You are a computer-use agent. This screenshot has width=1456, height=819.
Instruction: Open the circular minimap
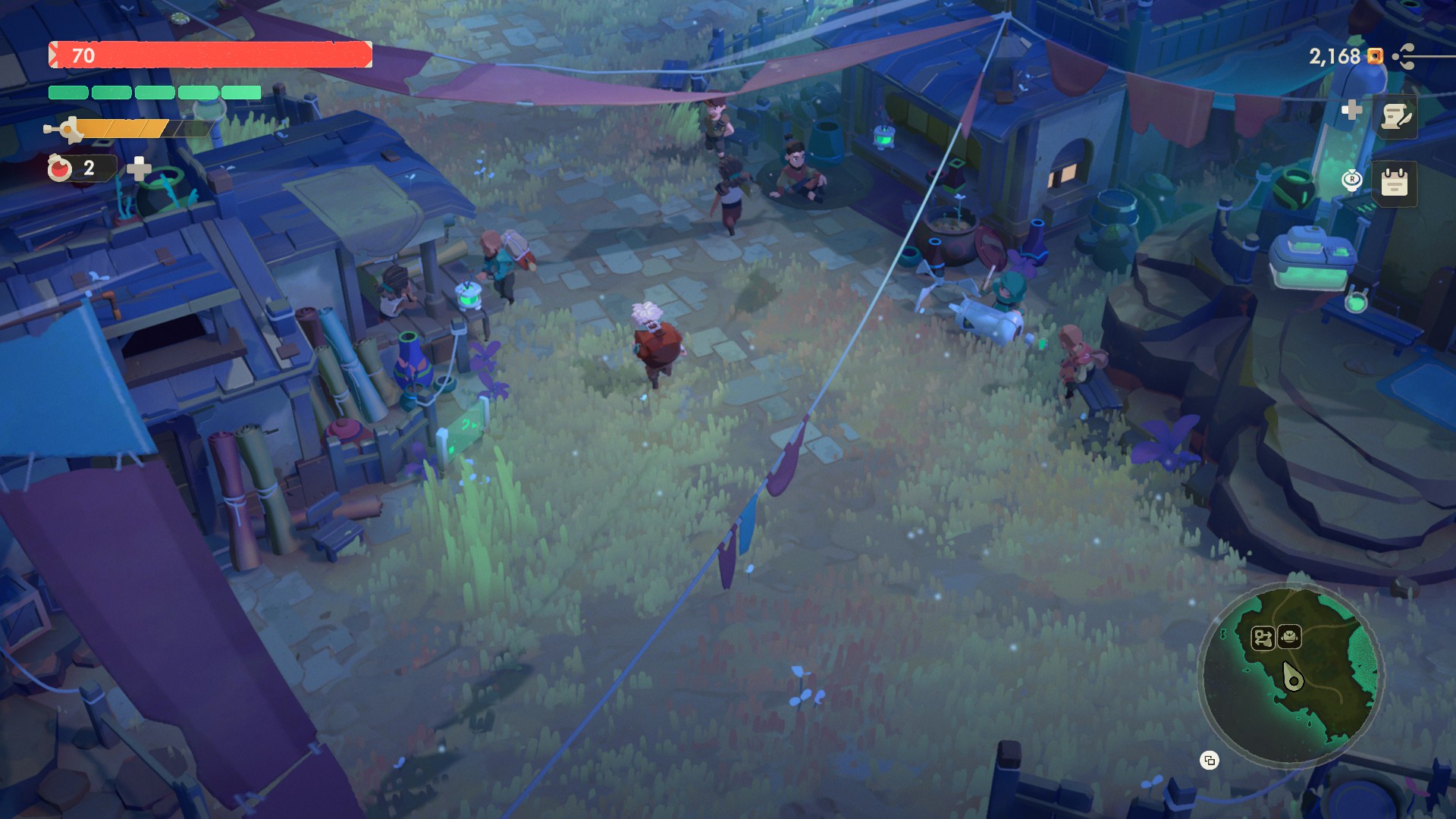(x=1291, y=675)
